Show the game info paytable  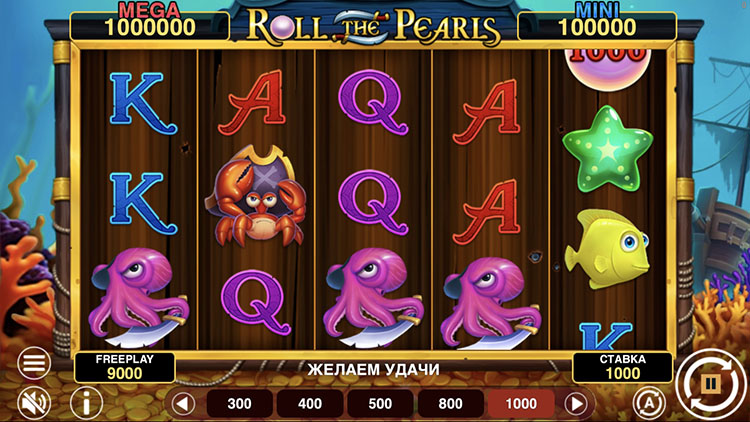86,403
